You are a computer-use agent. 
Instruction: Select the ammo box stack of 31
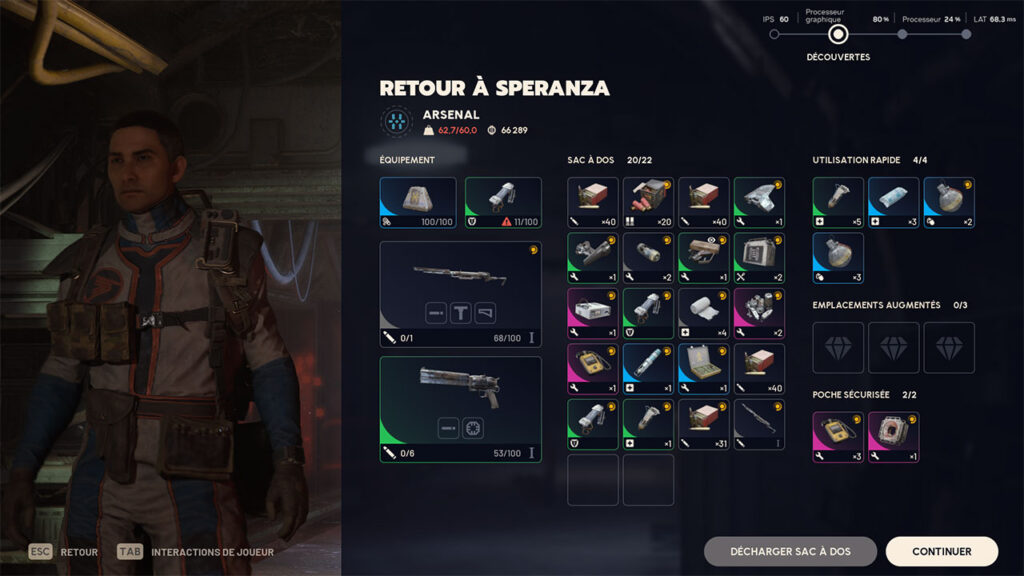[703, 424]
